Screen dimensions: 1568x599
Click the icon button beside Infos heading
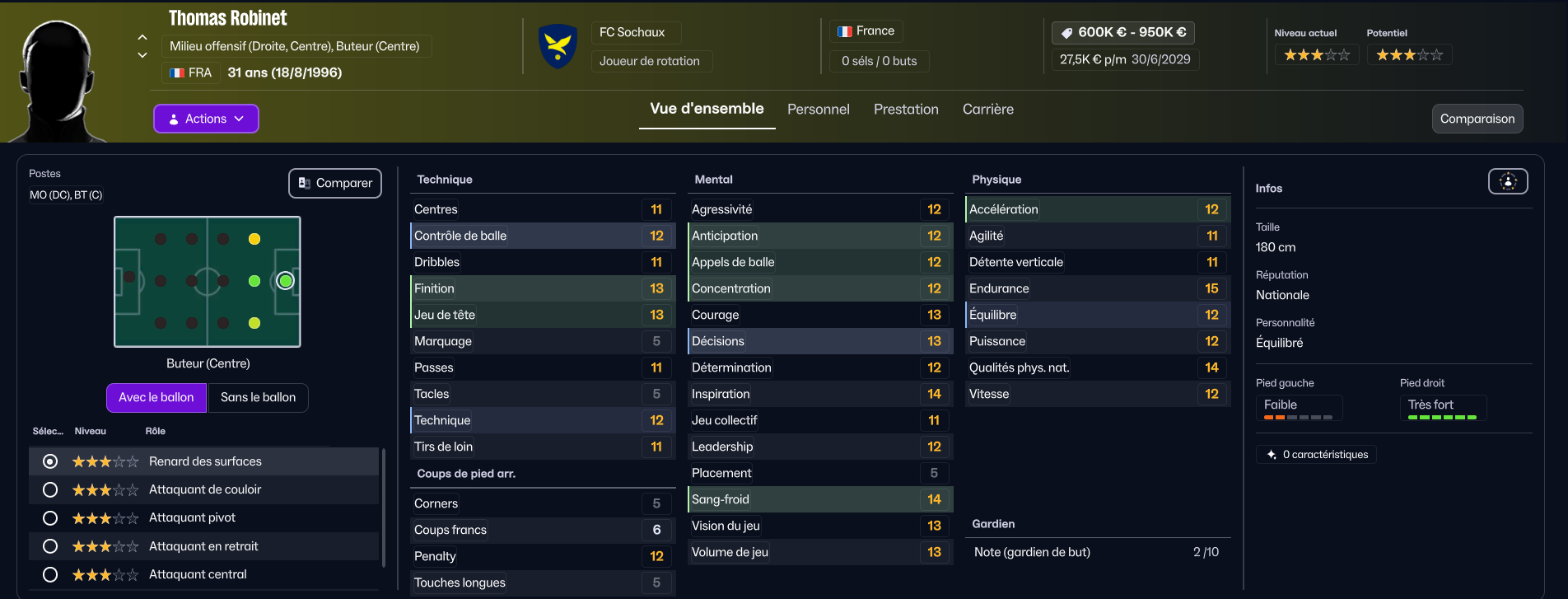(x=1508, y=181)
